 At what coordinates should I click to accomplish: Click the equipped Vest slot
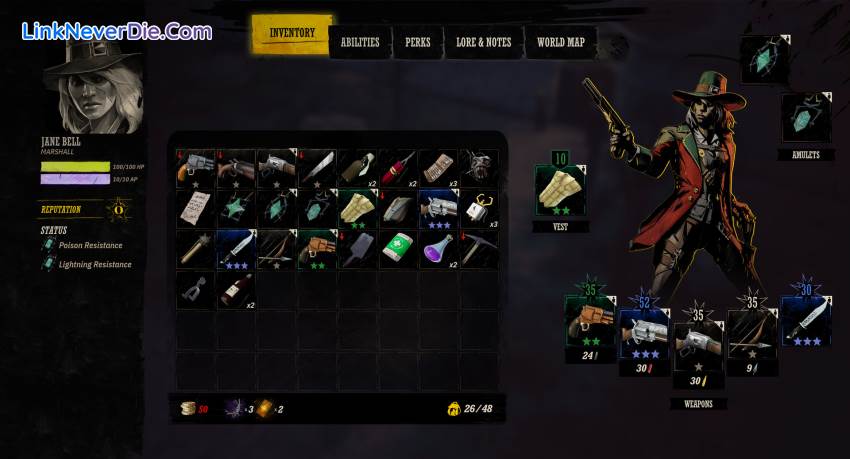pyautogui.click(x=560, y=191)
